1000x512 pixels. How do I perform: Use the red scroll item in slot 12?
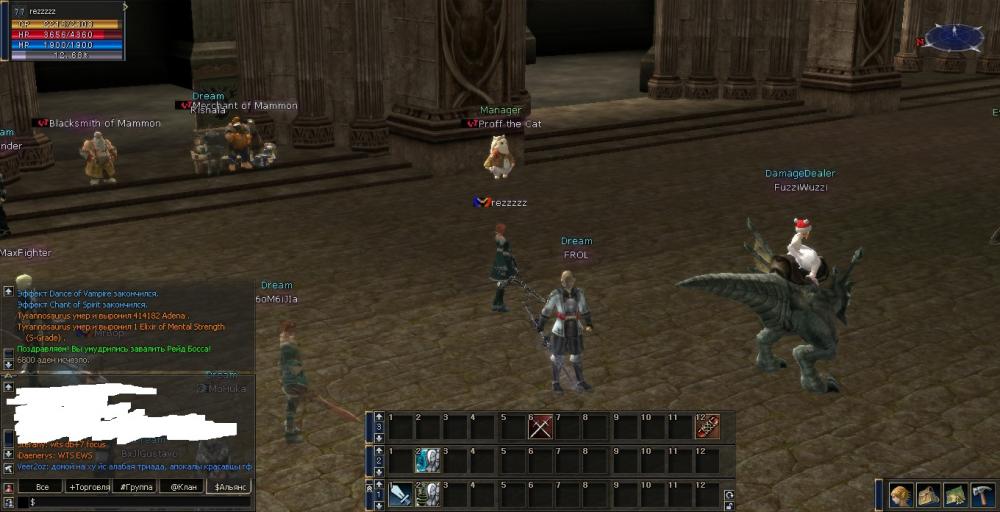(708, 427)
